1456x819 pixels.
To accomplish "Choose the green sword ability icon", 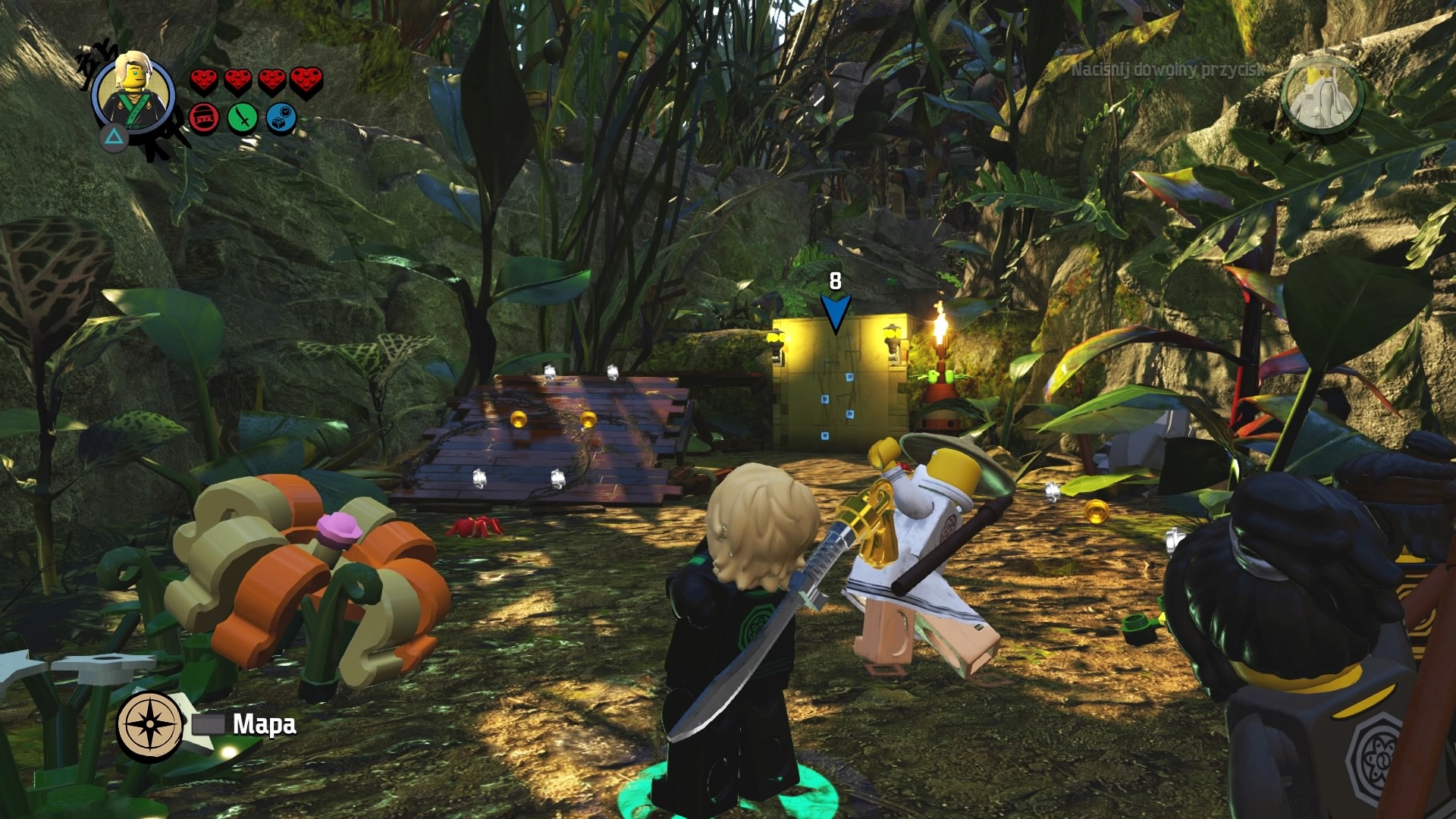I will [242, 118].
